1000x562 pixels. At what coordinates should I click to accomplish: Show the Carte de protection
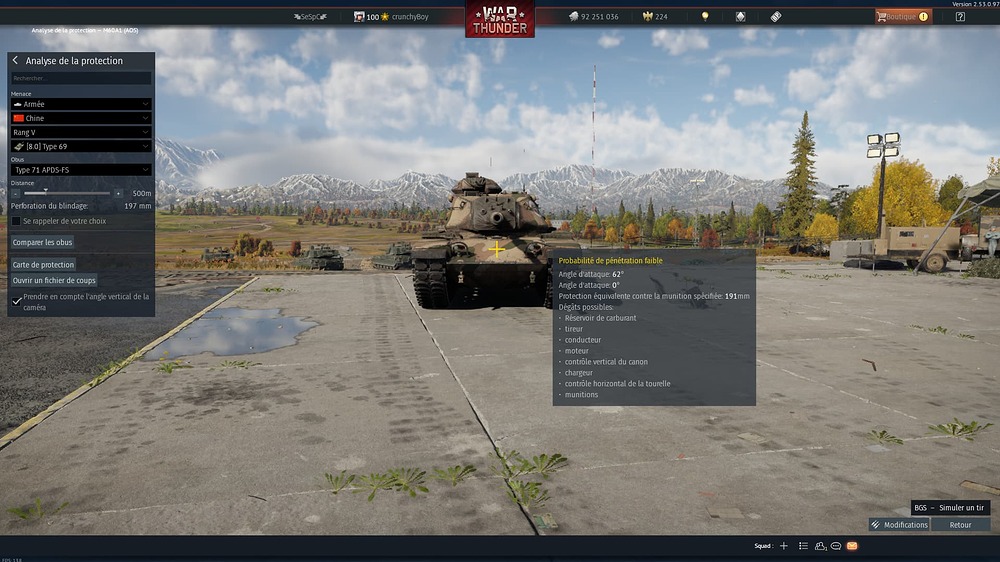coord(43,265)
